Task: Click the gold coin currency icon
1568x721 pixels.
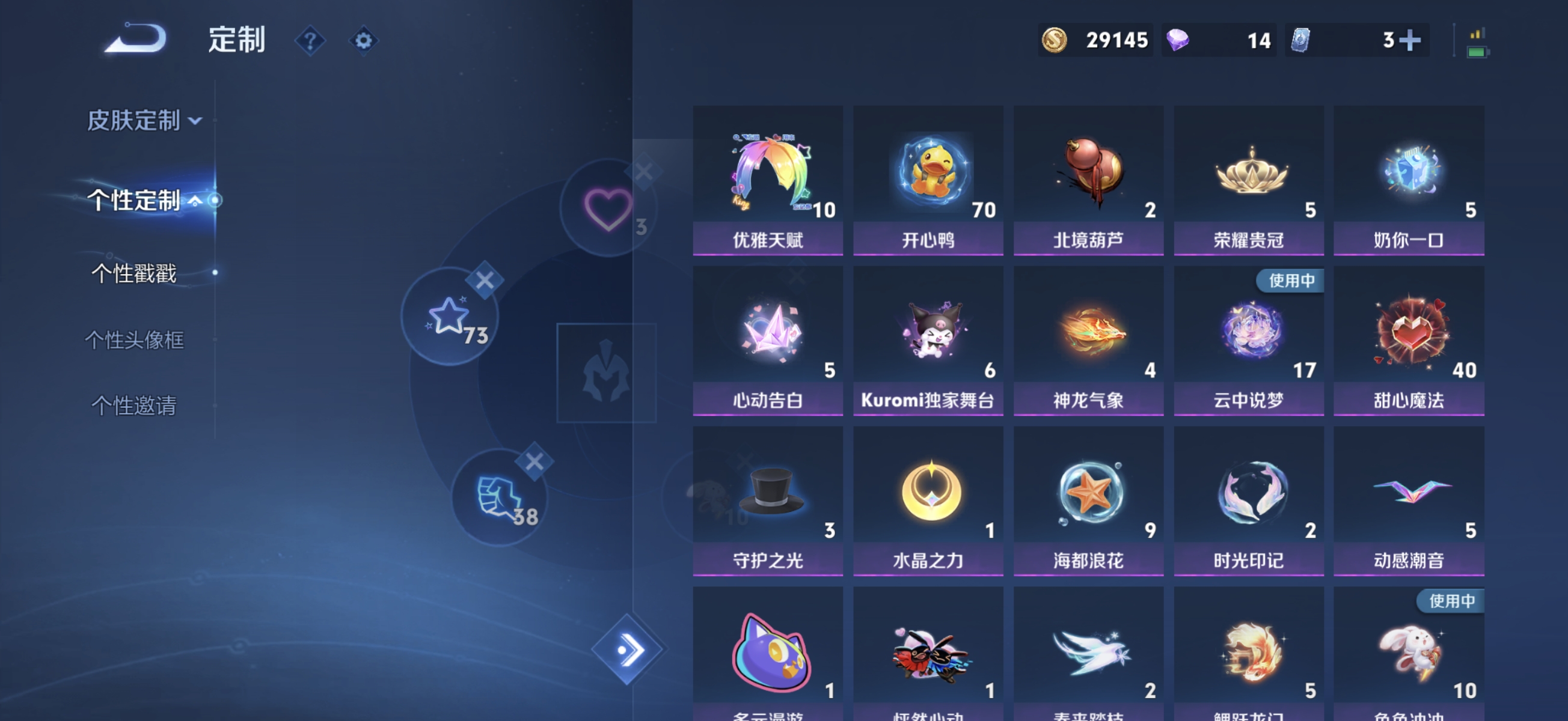Action: [1057, 40]
